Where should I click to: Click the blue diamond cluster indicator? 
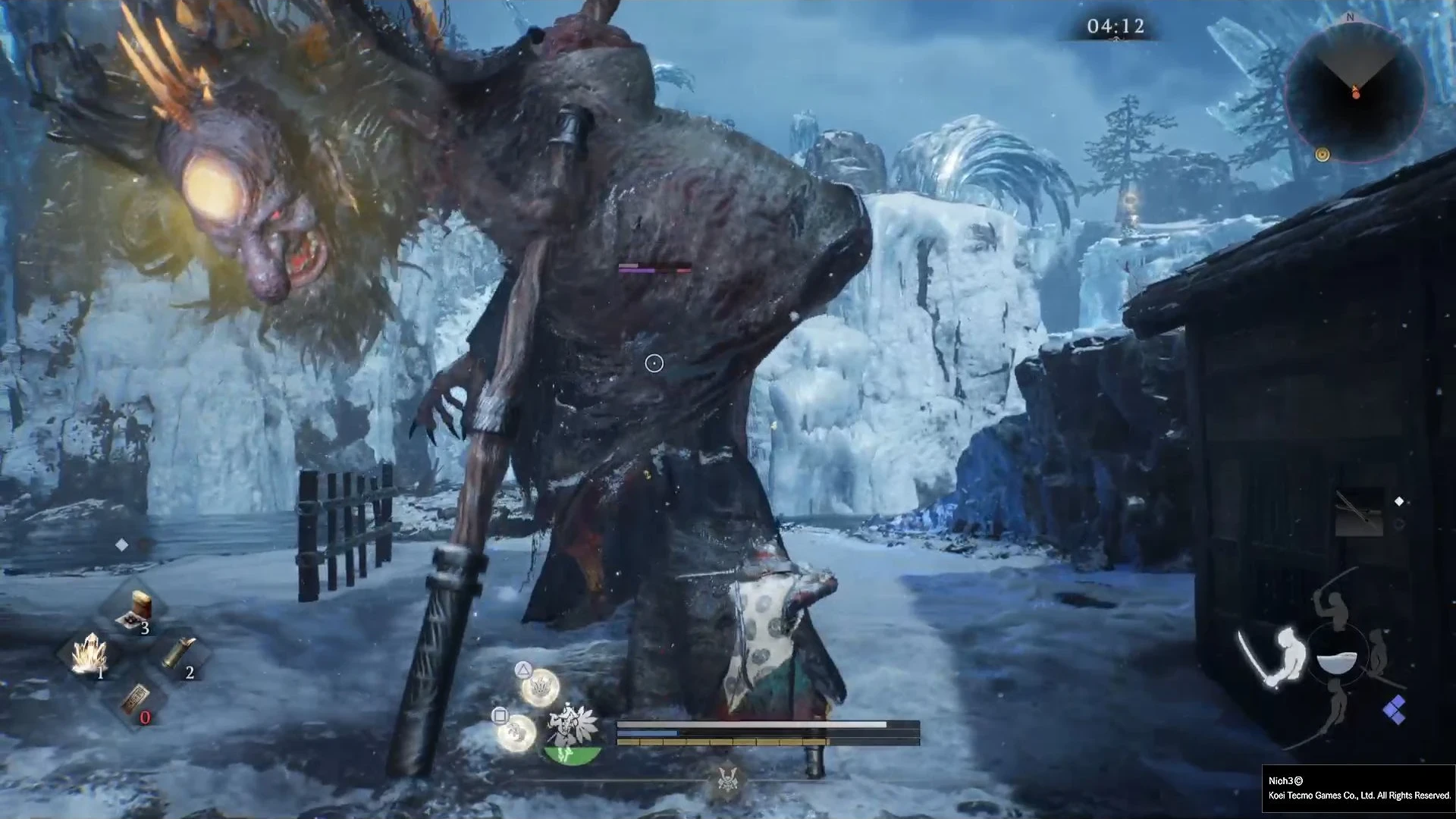[x=1394, y=710]
